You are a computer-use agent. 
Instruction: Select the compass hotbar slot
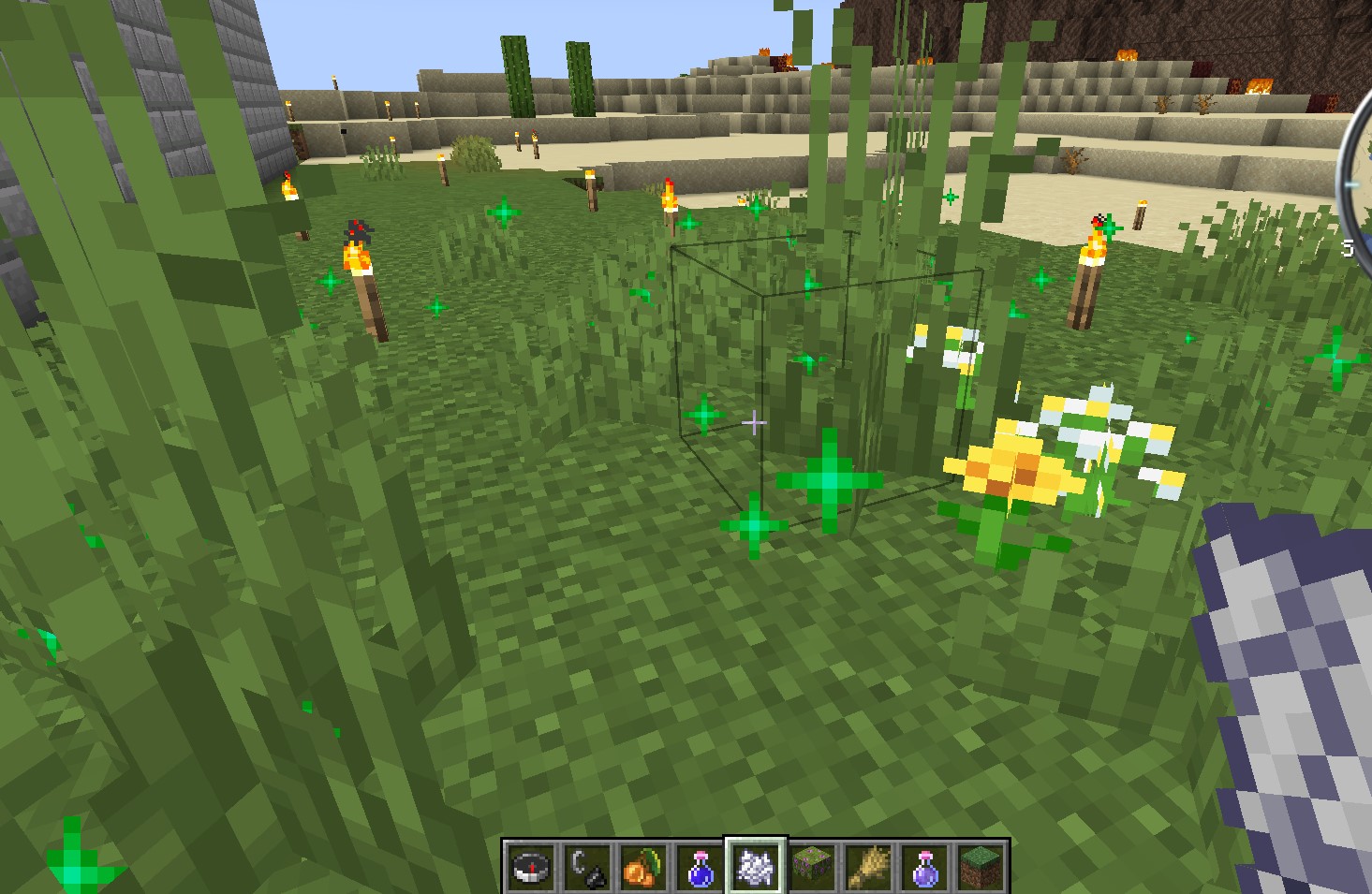click(531, 866)
